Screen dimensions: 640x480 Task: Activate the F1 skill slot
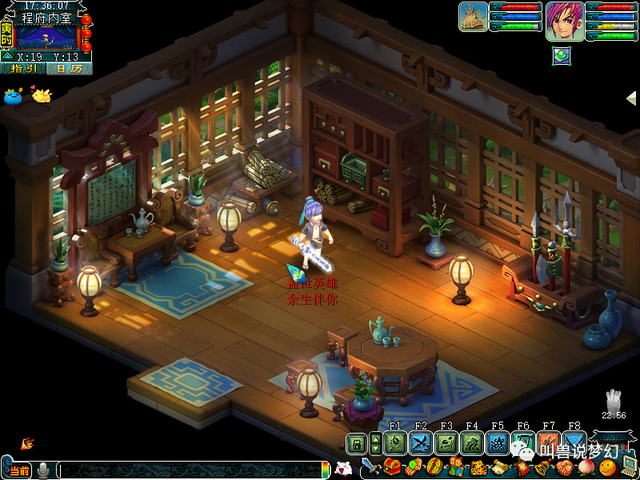tap(394, 443)
